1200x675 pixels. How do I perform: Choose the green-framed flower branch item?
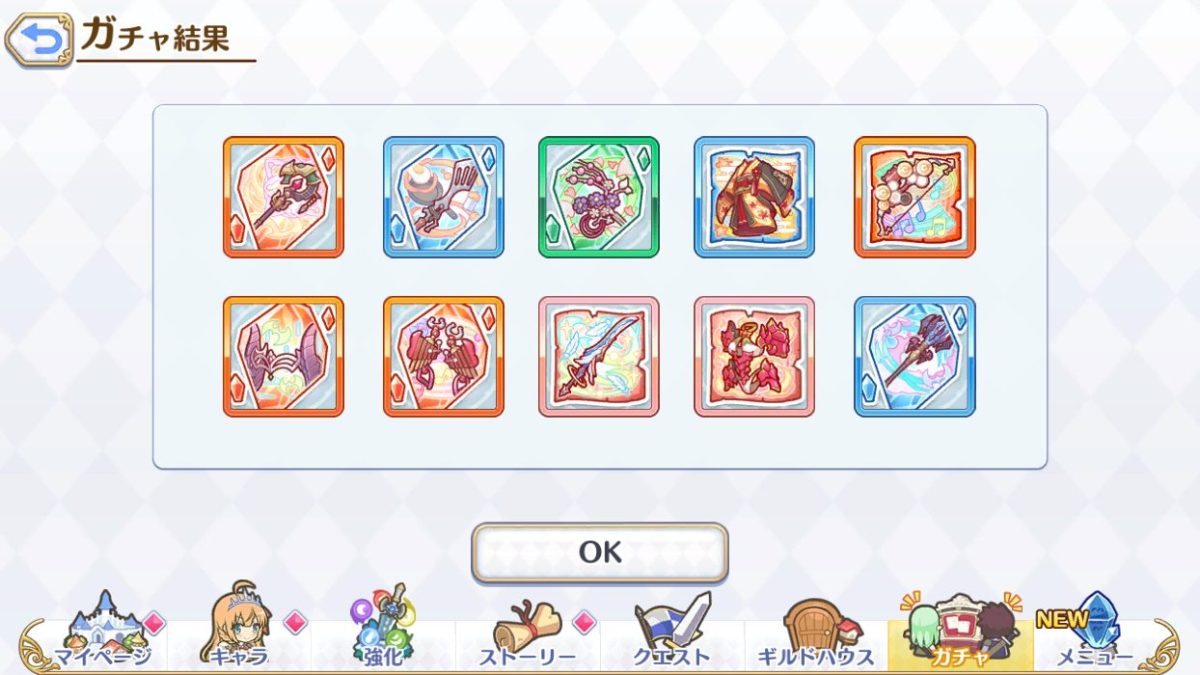(x=599, y=197)
